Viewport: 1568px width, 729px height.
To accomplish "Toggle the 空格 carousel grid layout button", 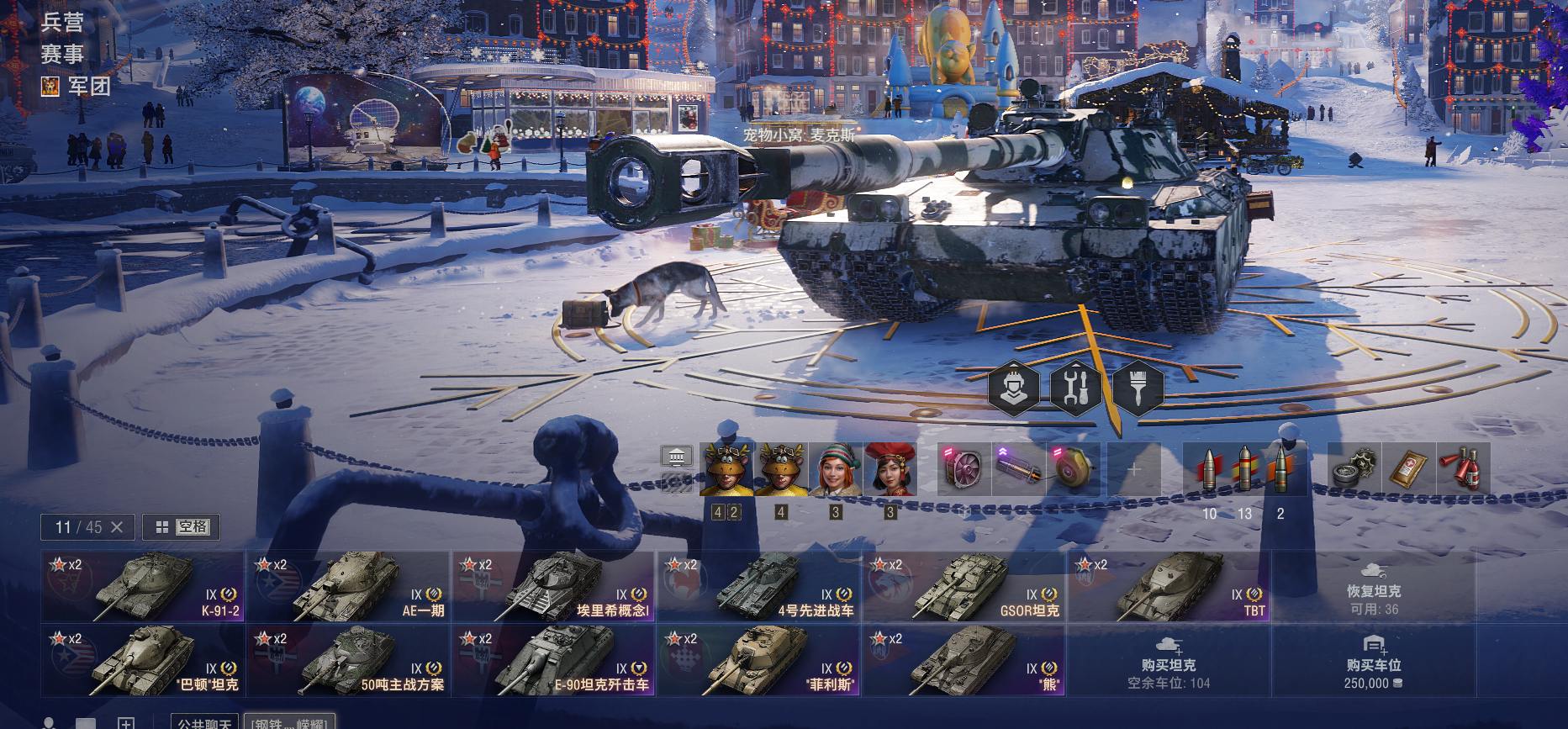I will point(181,527).
